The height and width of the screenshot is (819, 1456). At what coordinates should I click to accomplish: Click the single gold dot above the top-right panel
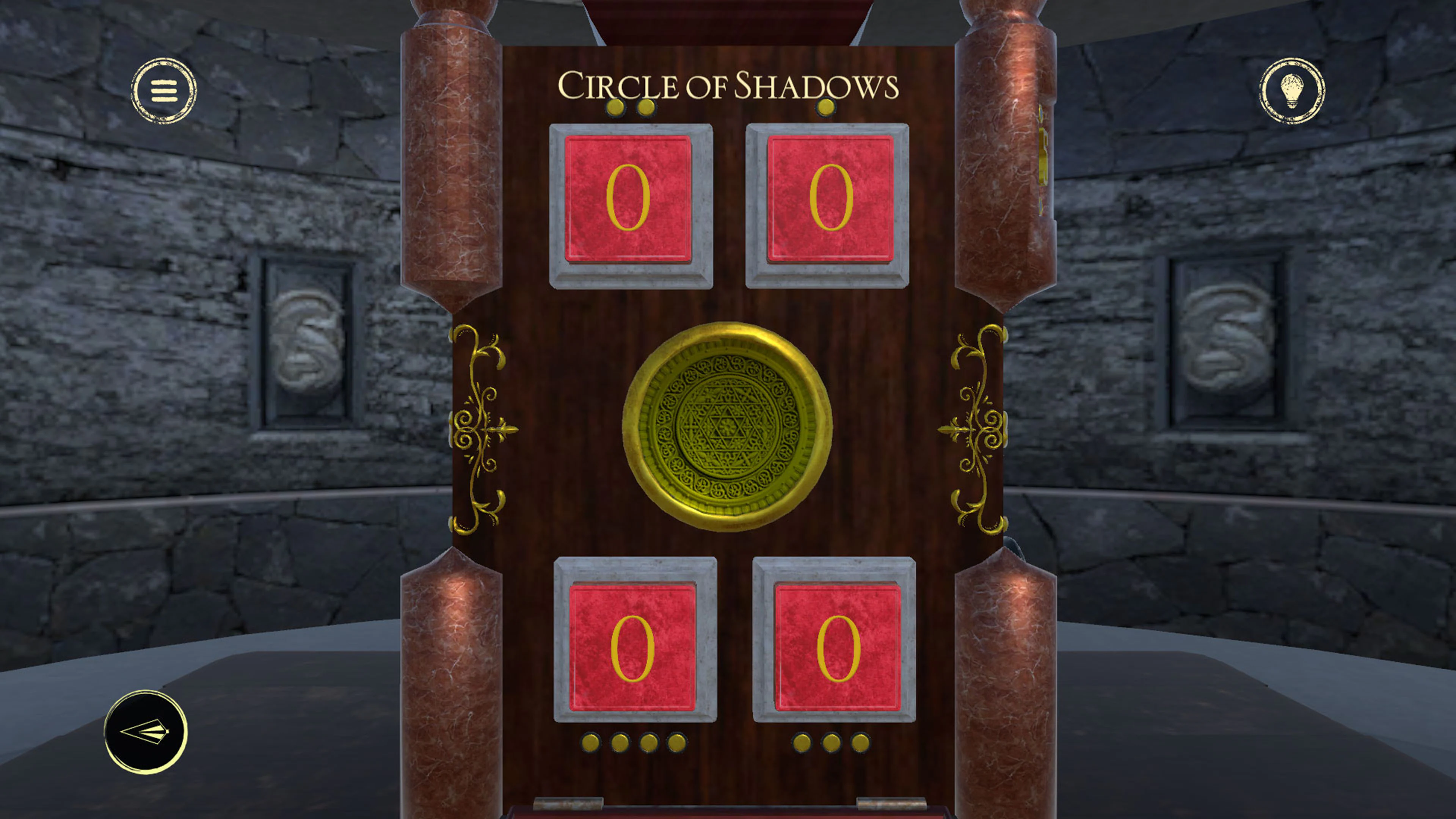pyautogui.click(x=826, y=107)
